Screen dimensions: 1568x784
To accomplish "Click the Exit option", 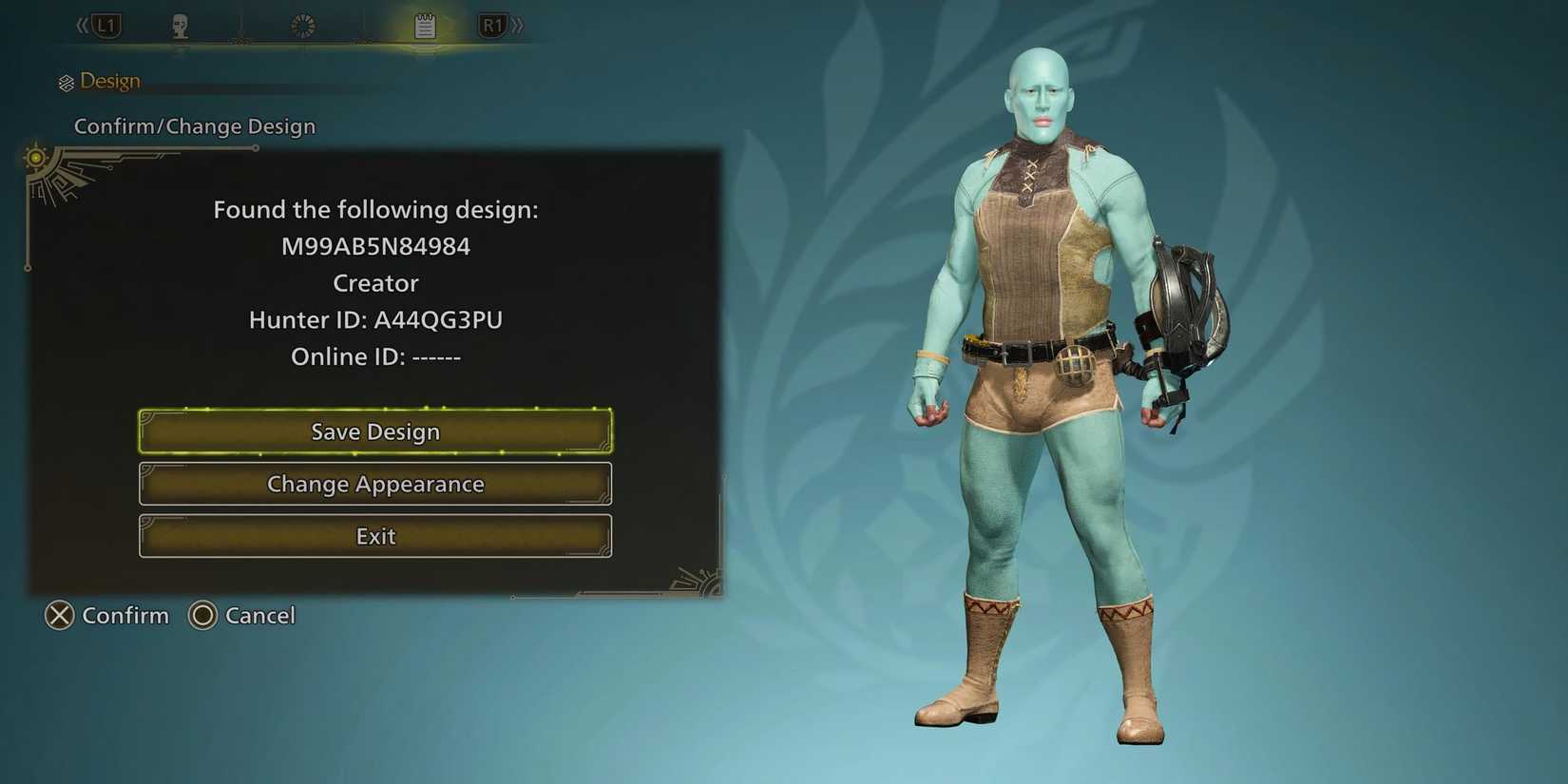I will (375, 536).
